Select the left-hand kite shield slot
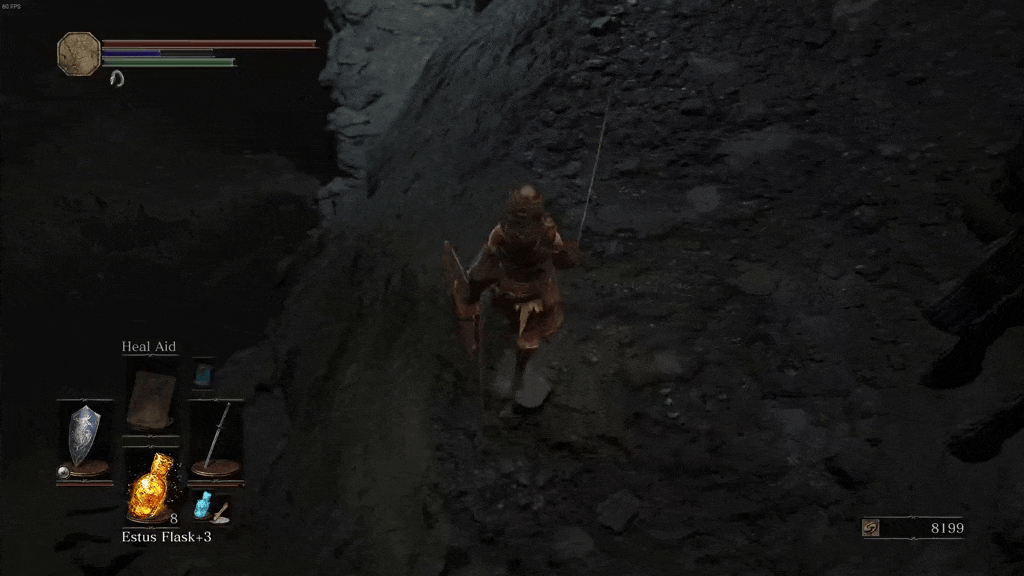This screenshot has width=1024, height=576. [83, 437]
